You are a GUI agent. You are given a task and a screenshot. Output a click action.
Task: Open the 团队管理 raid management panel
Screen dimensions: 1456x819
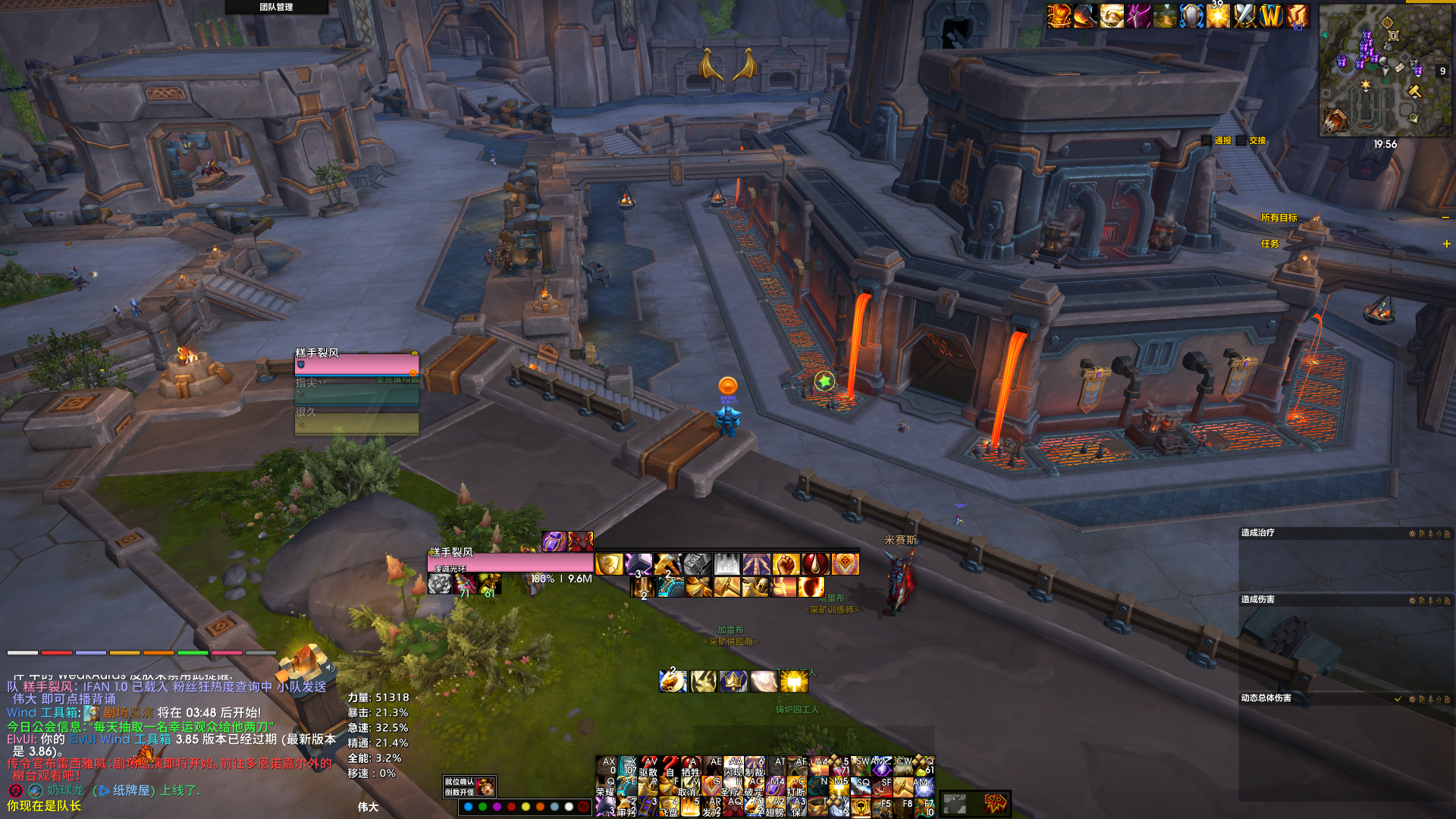(x=276, y=7)
